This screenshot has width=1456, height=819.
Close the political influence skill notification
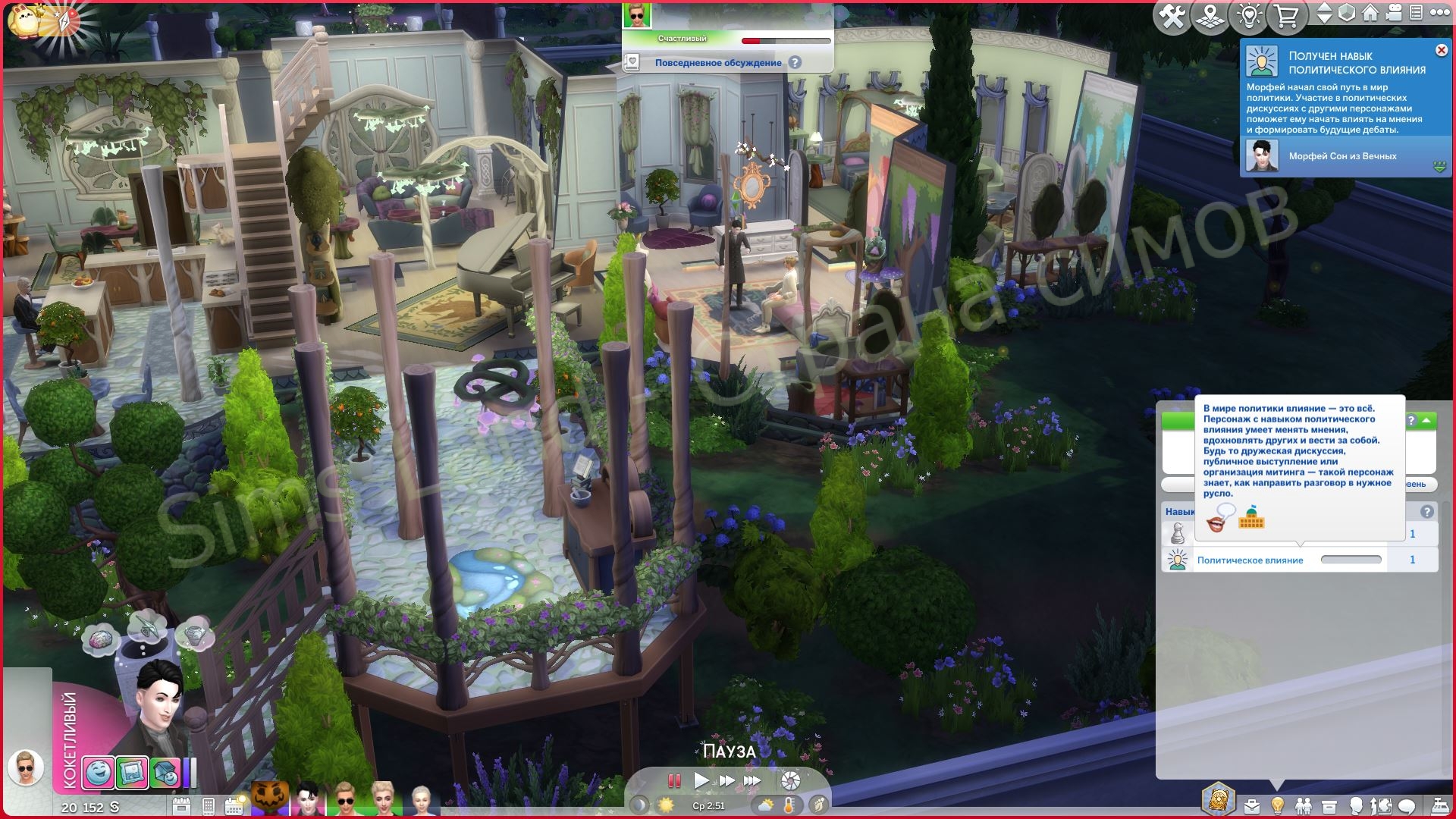1441,50
